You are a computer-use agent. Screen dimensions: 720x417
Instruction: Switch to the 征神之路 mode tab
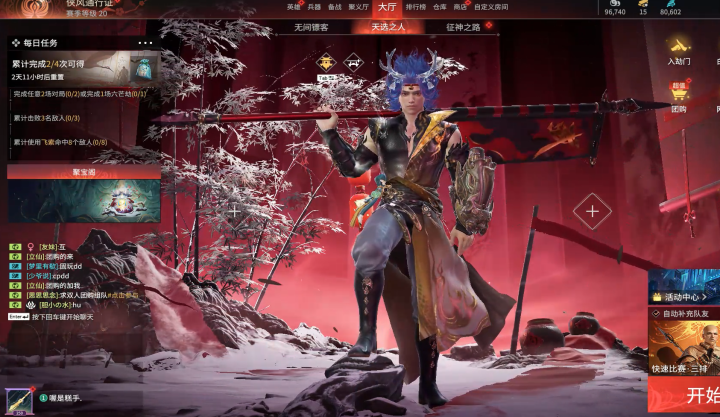coord(463,27)
